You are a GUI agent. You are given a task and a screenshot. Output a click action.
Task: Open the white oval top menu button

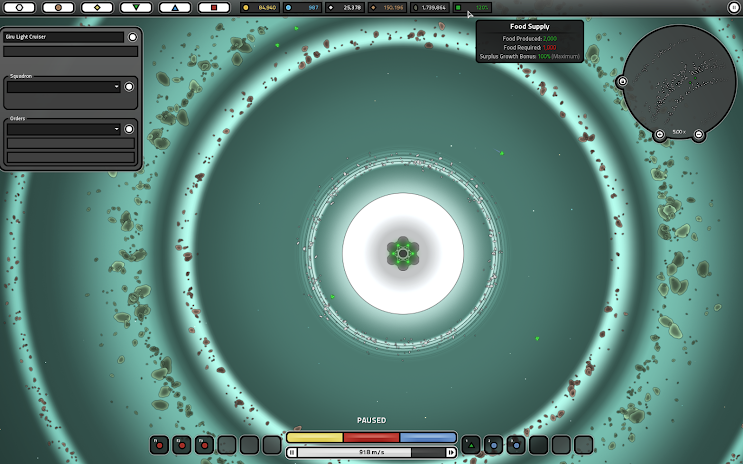[19, 7]
